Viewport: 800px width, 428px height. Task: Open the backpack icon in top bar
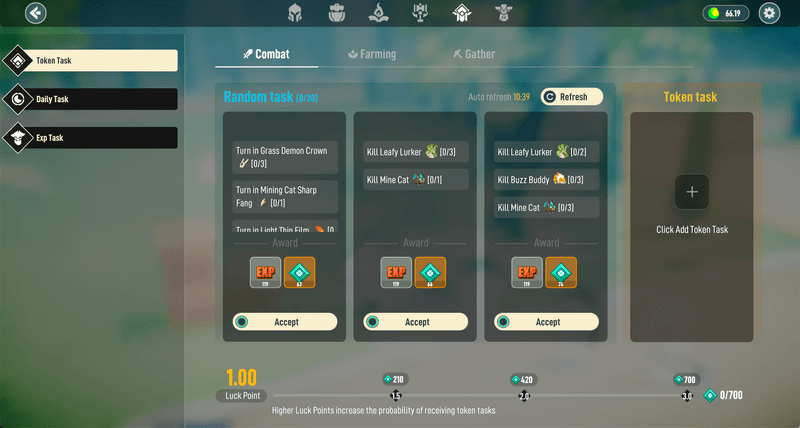pos(337,13)
